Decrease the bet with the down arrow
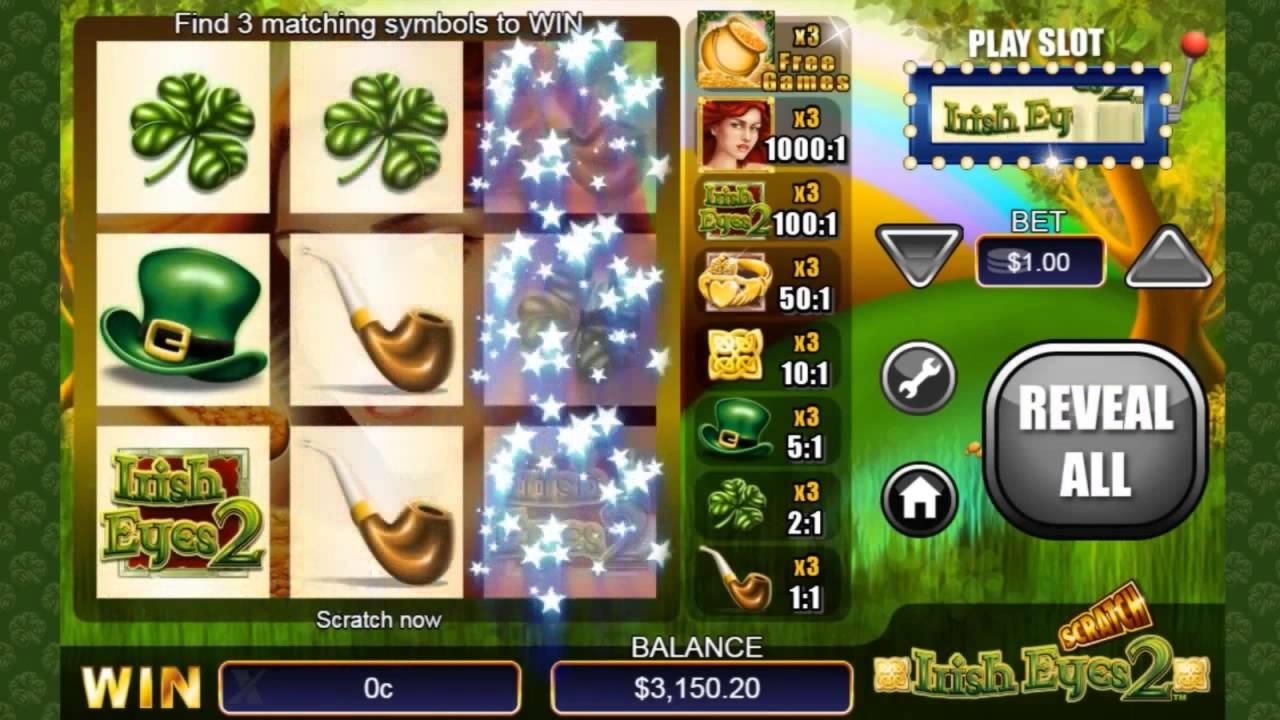The image size is (1280, 720). pyautogui.click(x=918, y=257)
